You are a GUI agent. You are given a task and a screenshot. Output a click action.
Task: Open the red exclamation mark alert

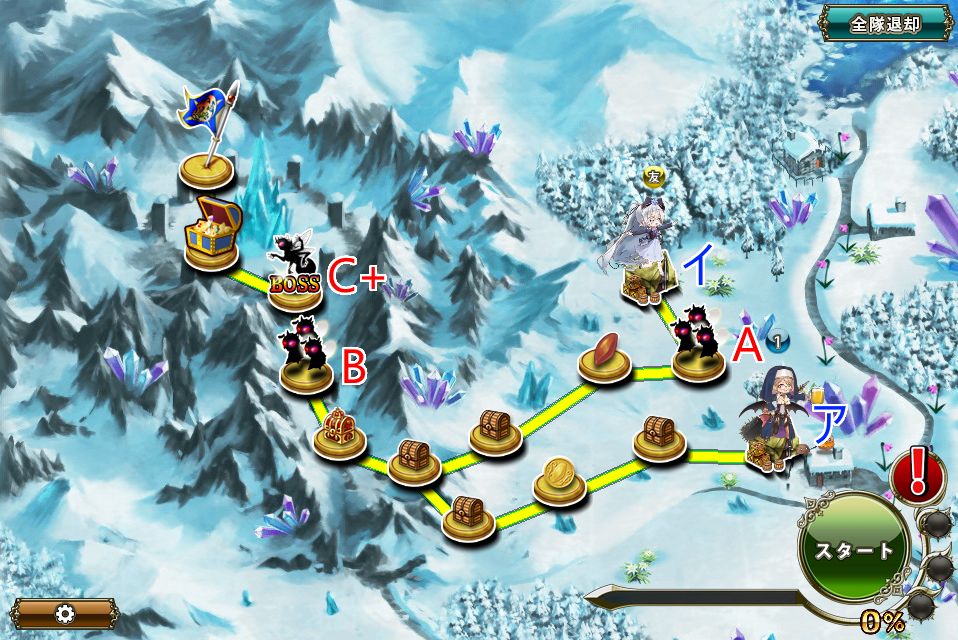click(916, 471)
